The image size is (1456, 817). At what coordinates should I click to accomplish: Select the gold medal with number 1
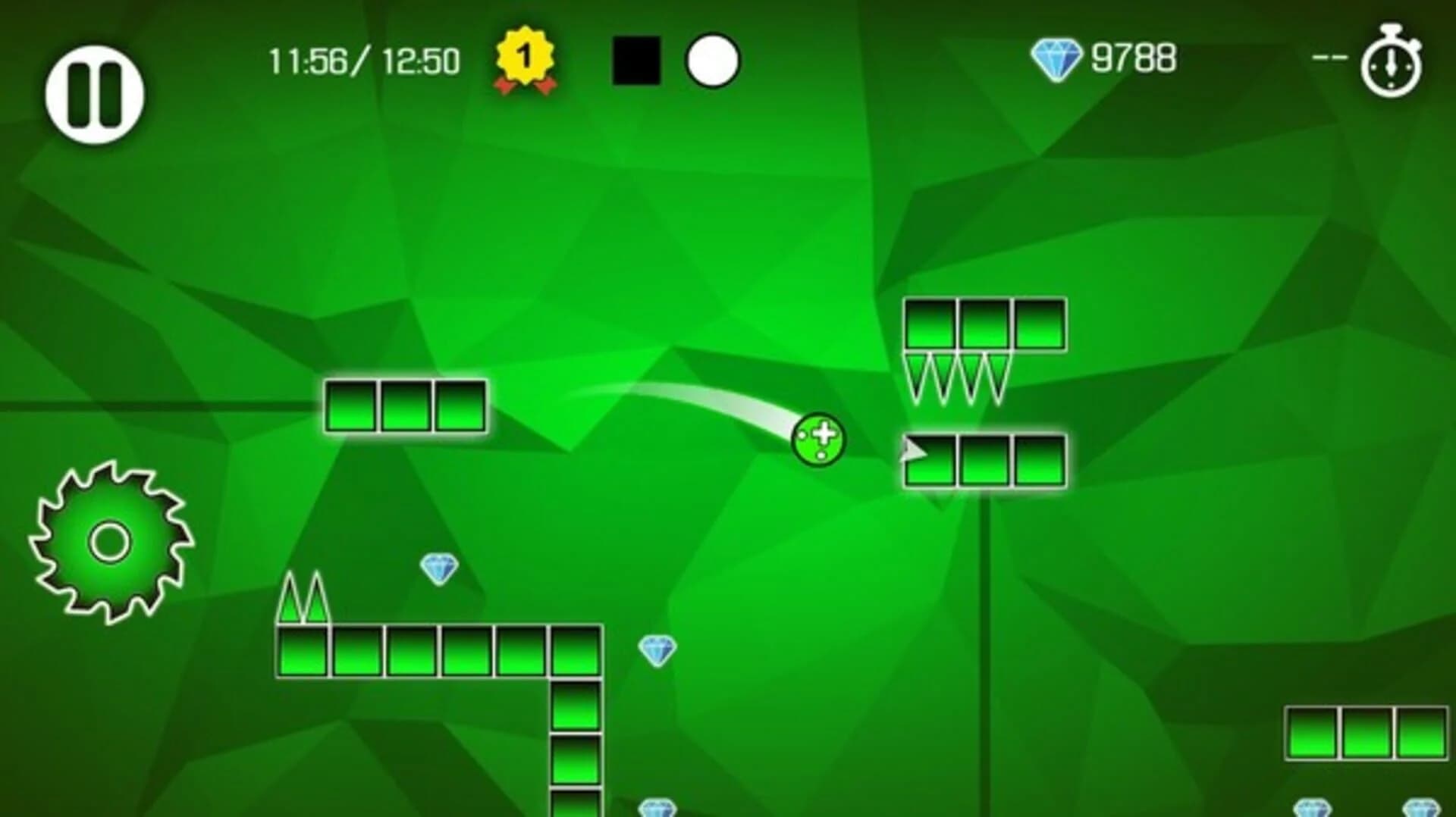click(x=525, y=61)
